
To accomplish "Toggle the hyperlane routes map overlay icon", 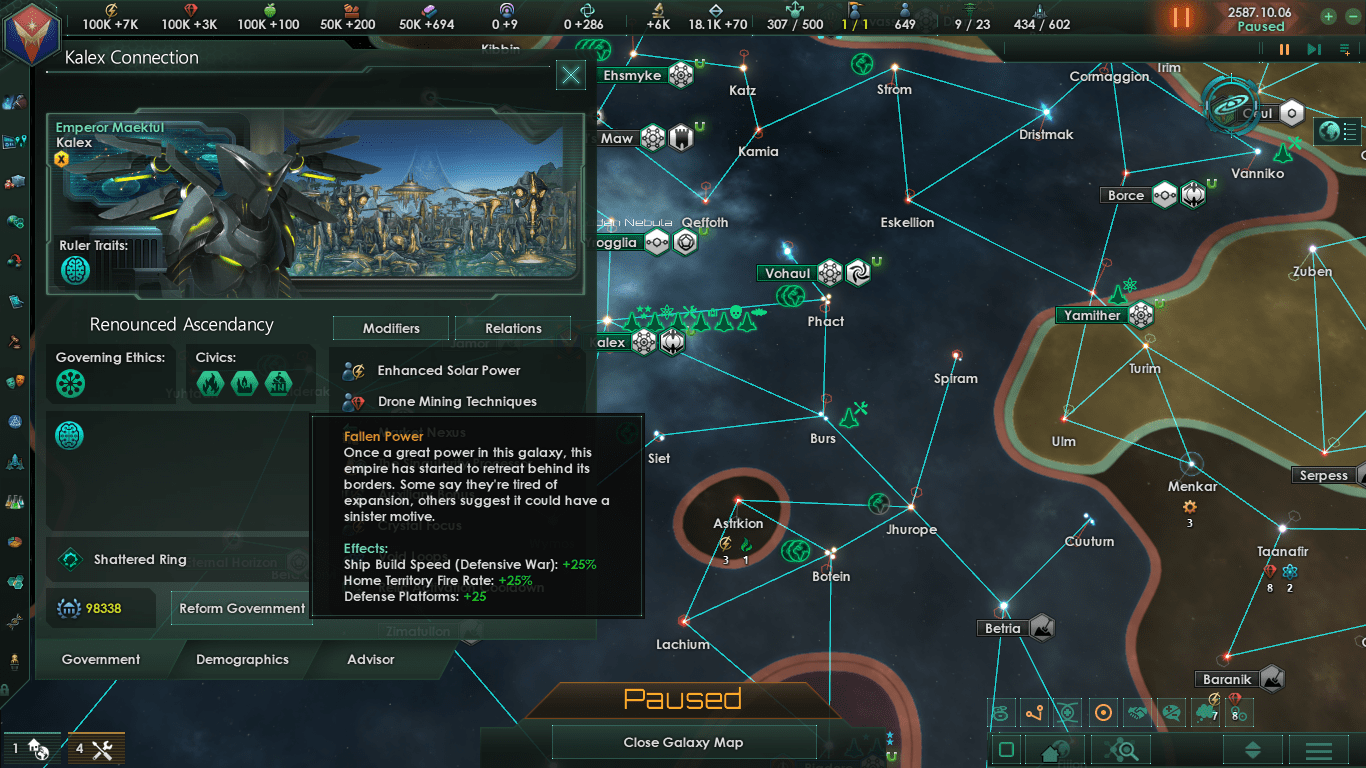I will coord(1034,713).
